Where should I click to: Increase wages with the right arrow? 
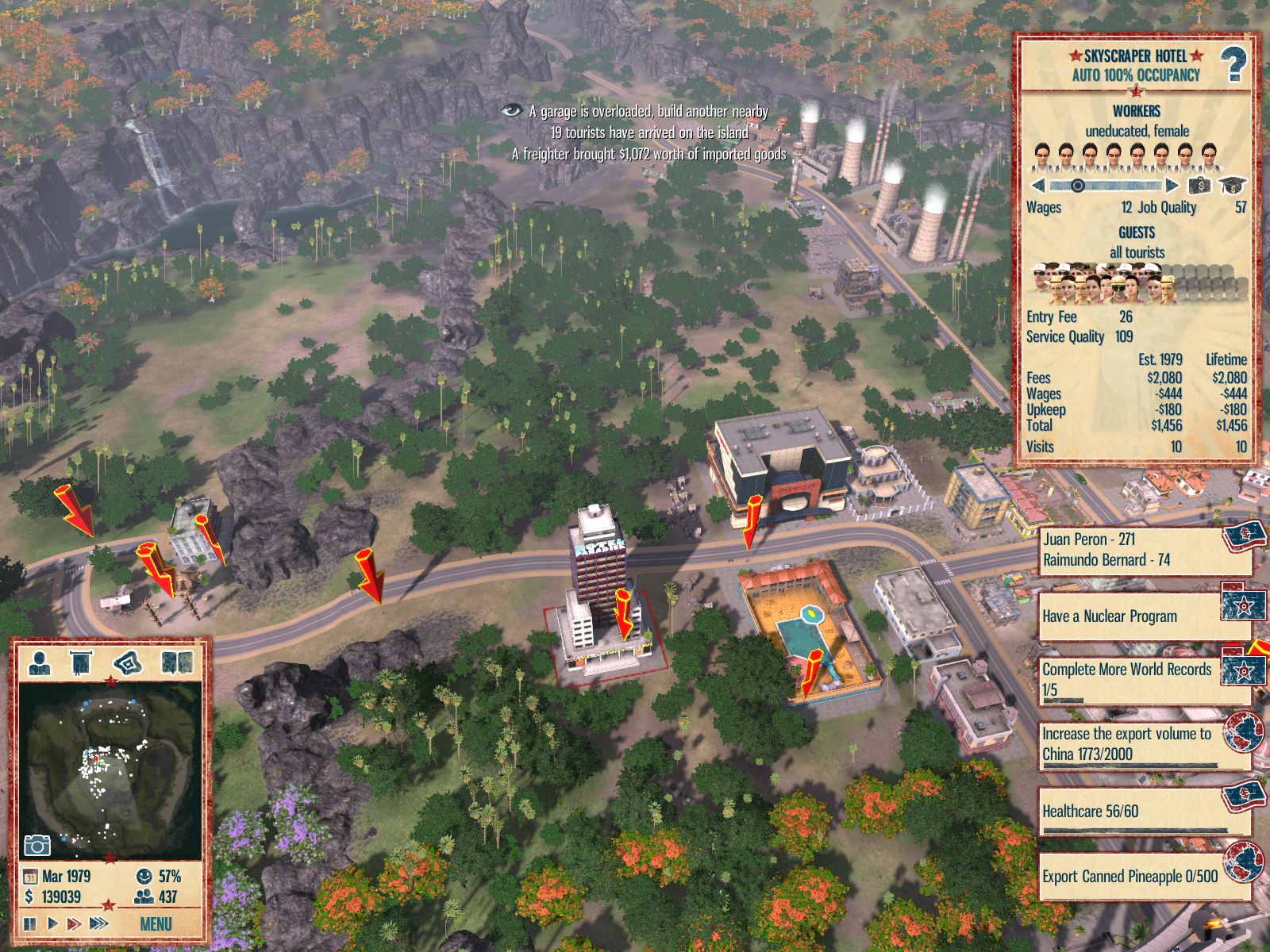point(1172,186)
